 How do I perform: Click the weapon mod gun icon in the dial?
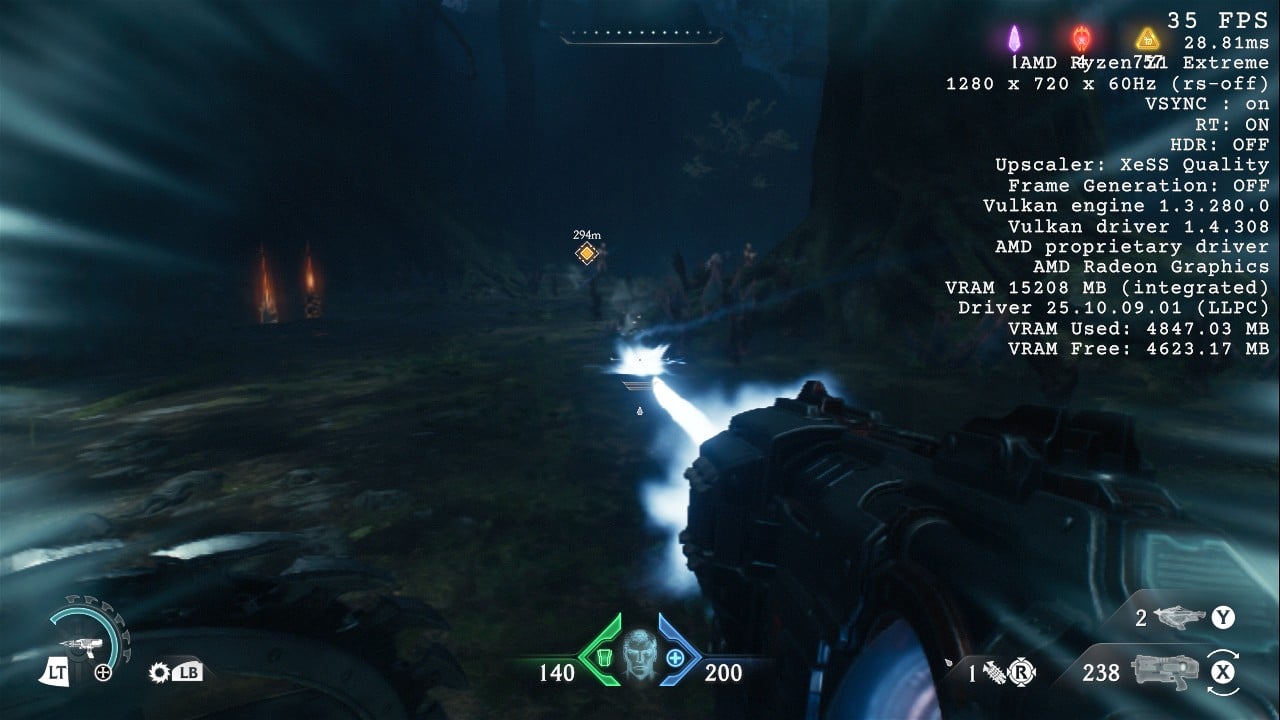click(78, 647)
